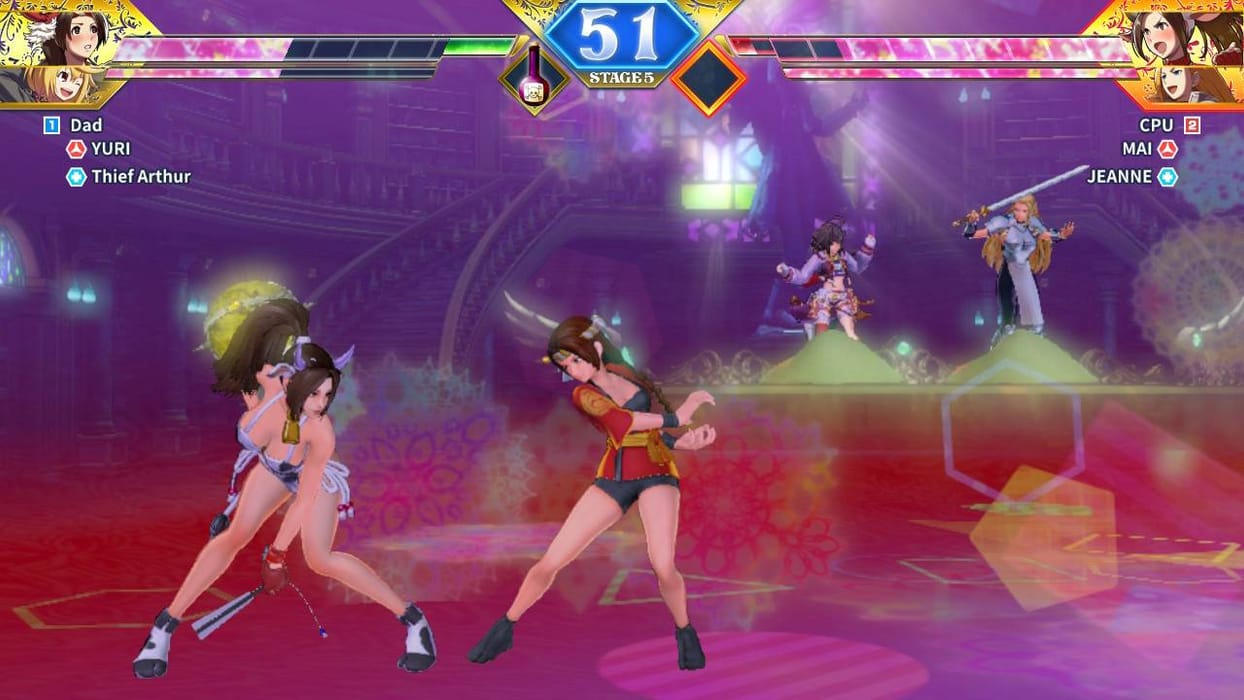Image resolution: width=1244 pixels, height=700 pixels.
Task: Choose Thief Arthur's blonde portrait
Action: pos(60,84)
